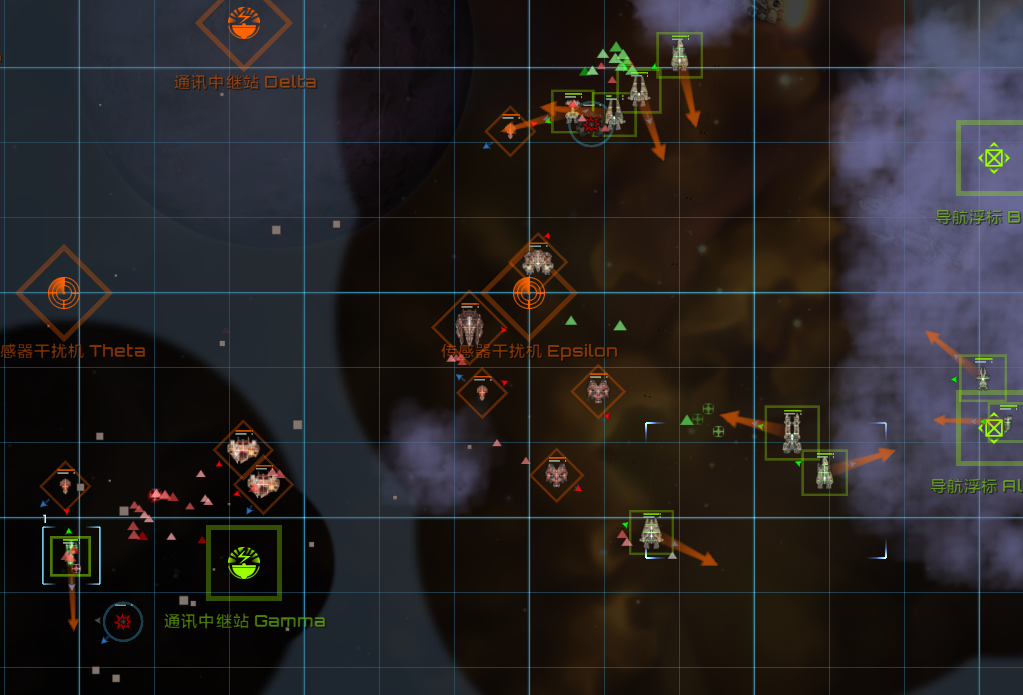The height and width of the screenshot is (695, 1023).
Task: Pick the 导航浮标 Al nav buoy objective
Action: 993,428
